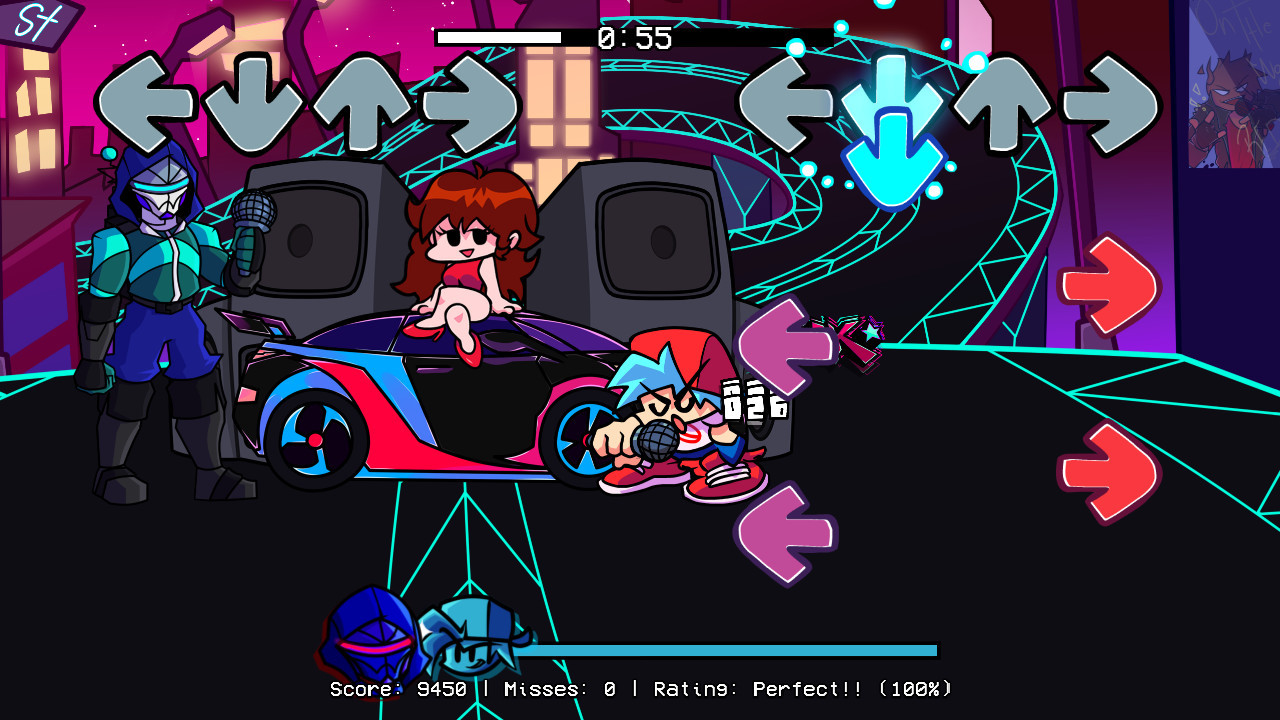
Task: Click the Score: 9450 text
Action: click(396, 688)
